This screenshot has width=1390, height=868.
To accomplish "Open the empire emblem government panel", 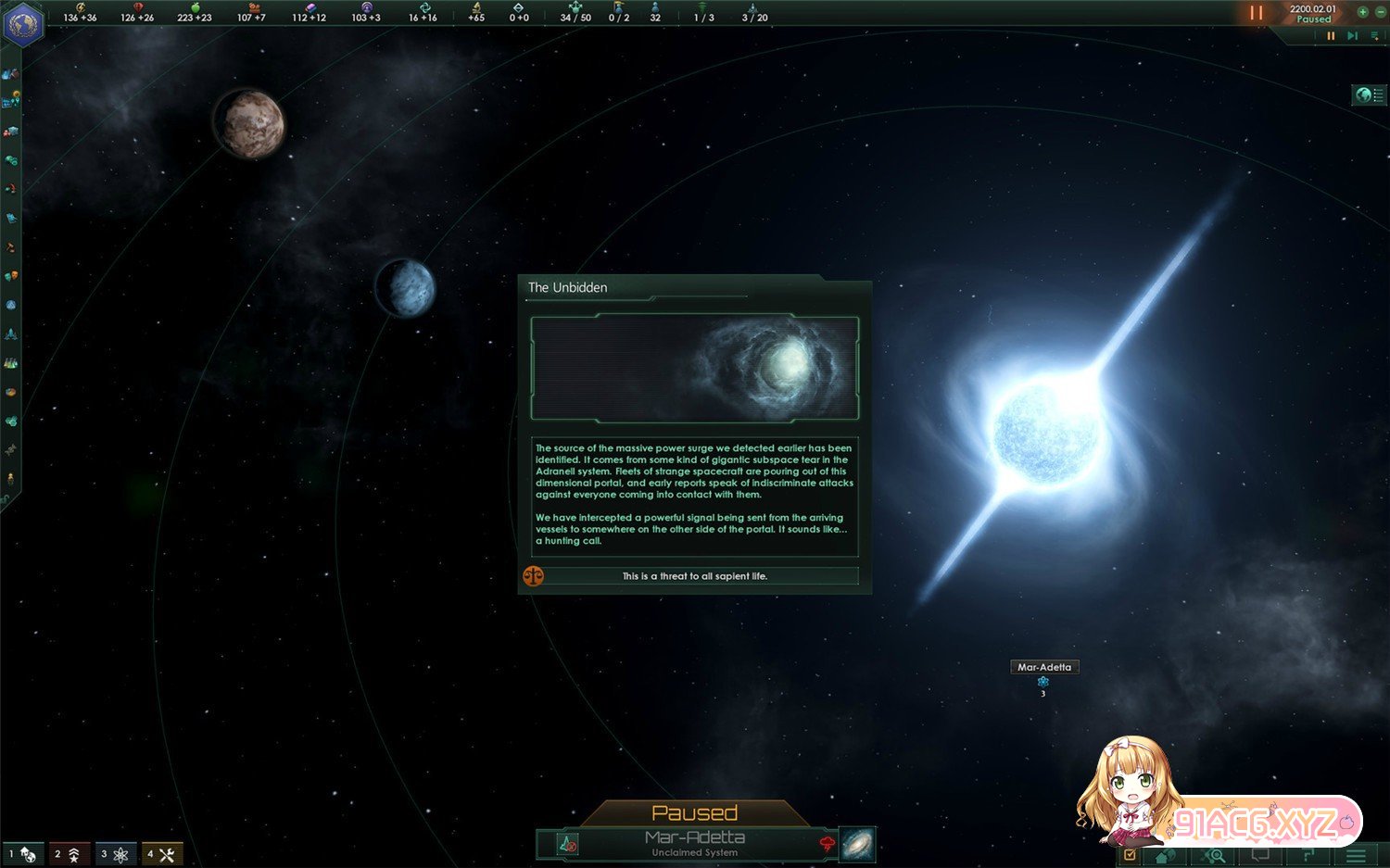I will [23, 23].
